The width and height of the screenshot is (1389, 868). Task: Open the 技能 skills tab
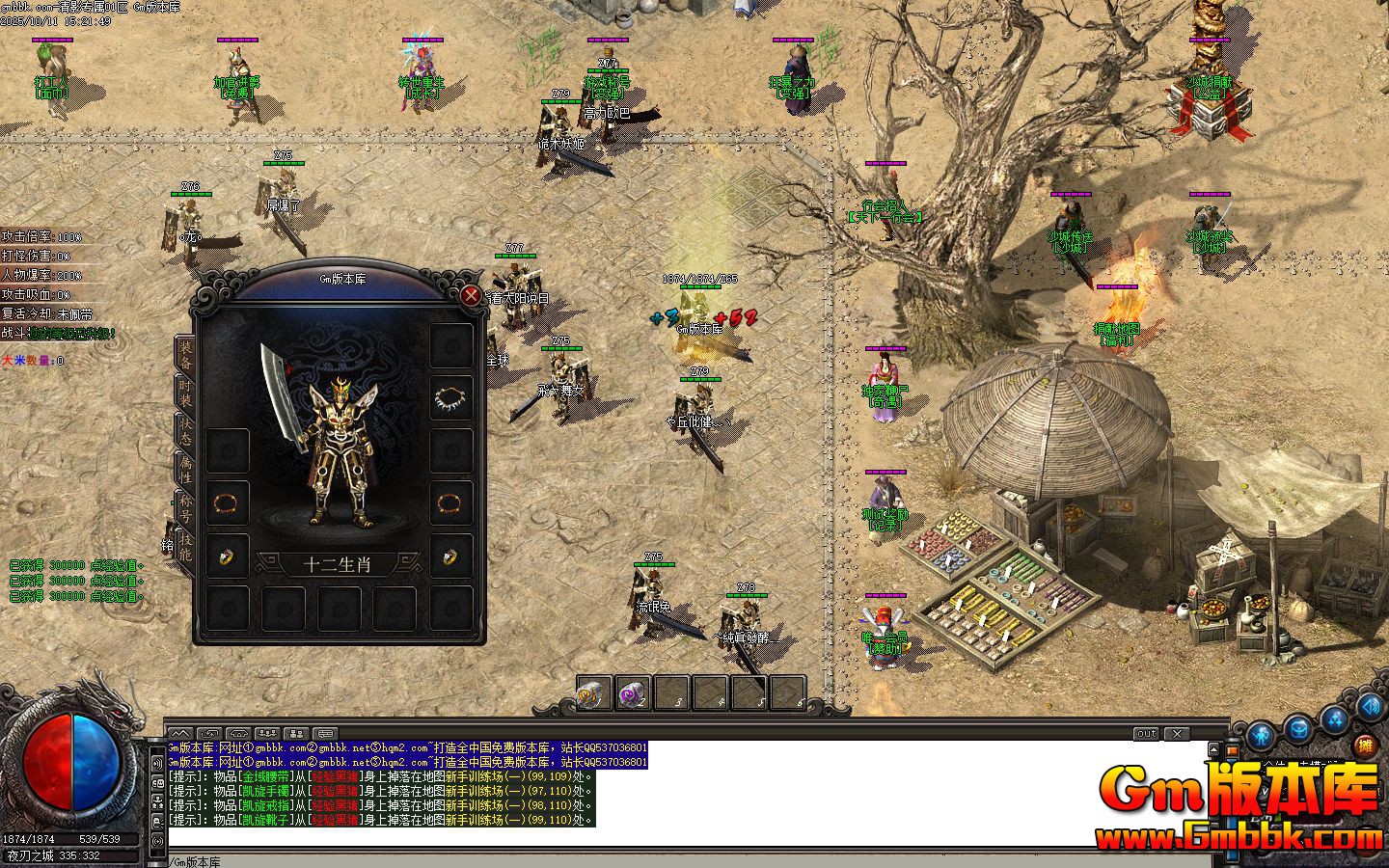pos(184,546)
